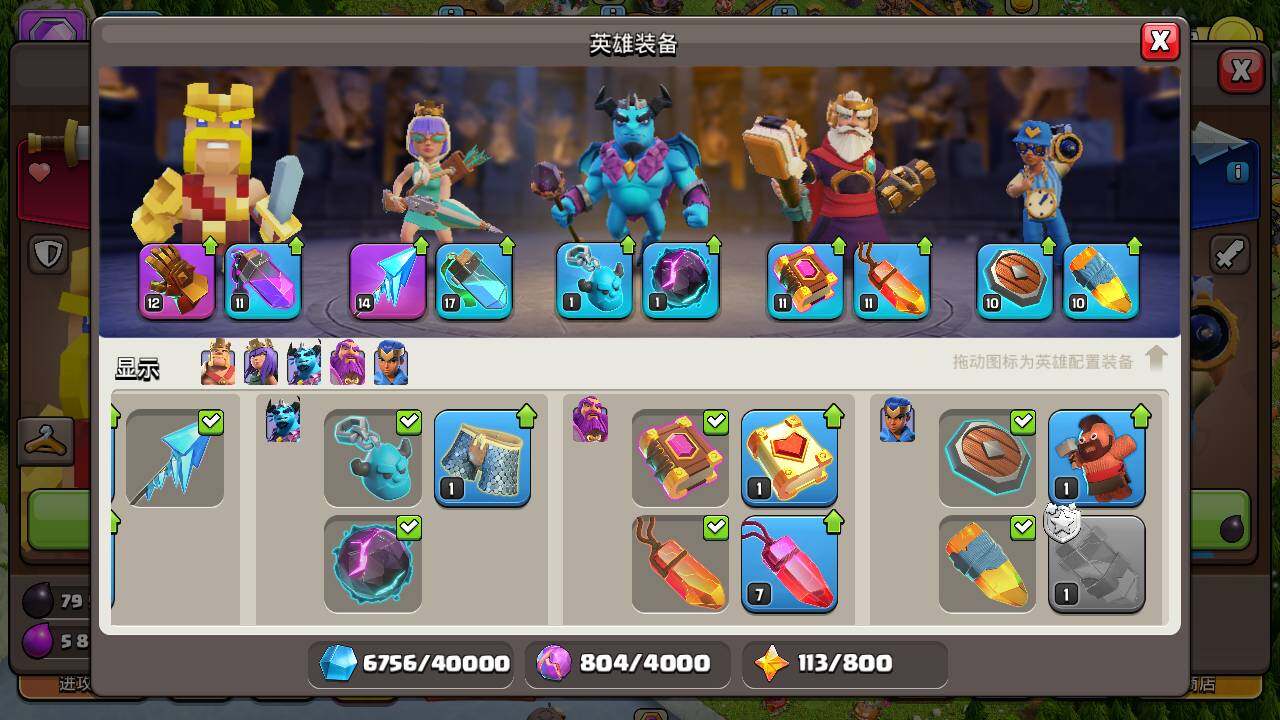Select the Barbarian King's gauntlet equipment slot

[x=177, y=281]
